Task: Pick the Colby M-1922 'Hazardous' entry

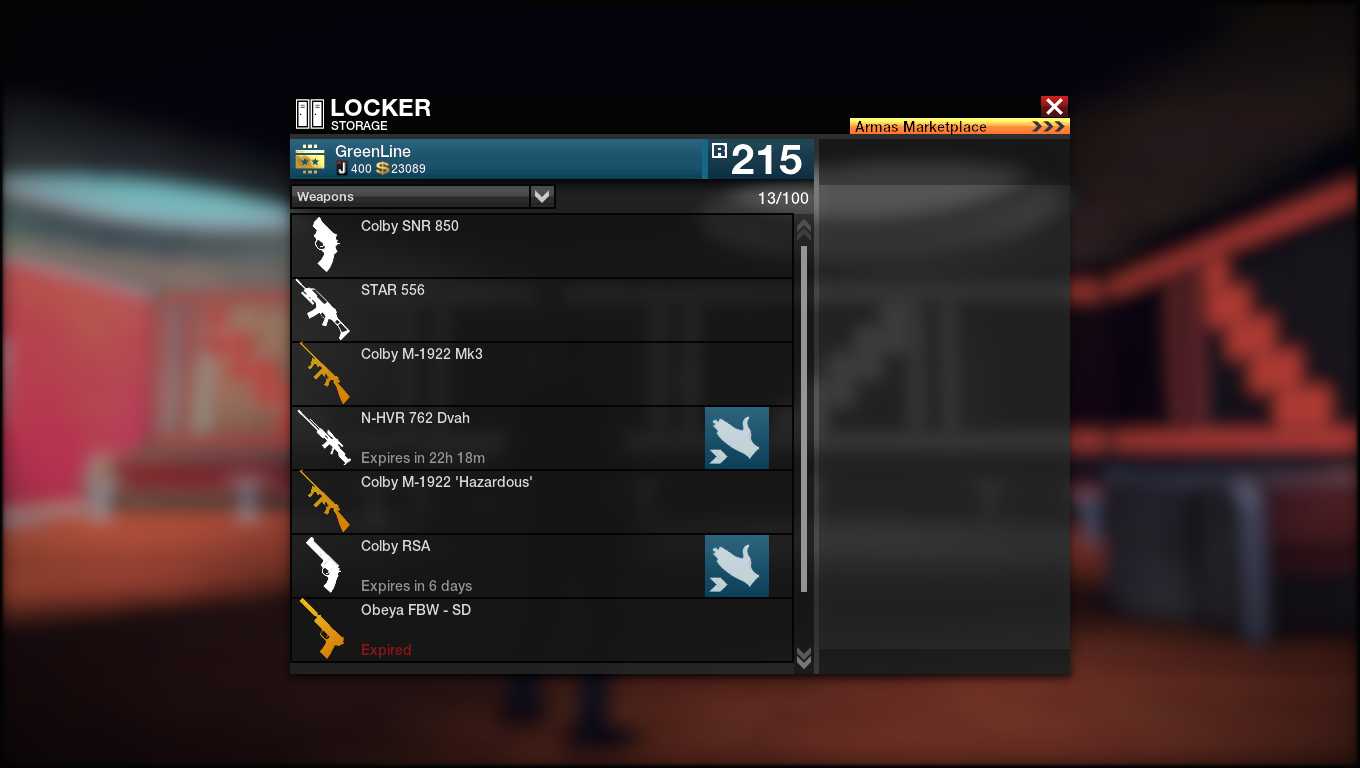Action: pos(541,502)
